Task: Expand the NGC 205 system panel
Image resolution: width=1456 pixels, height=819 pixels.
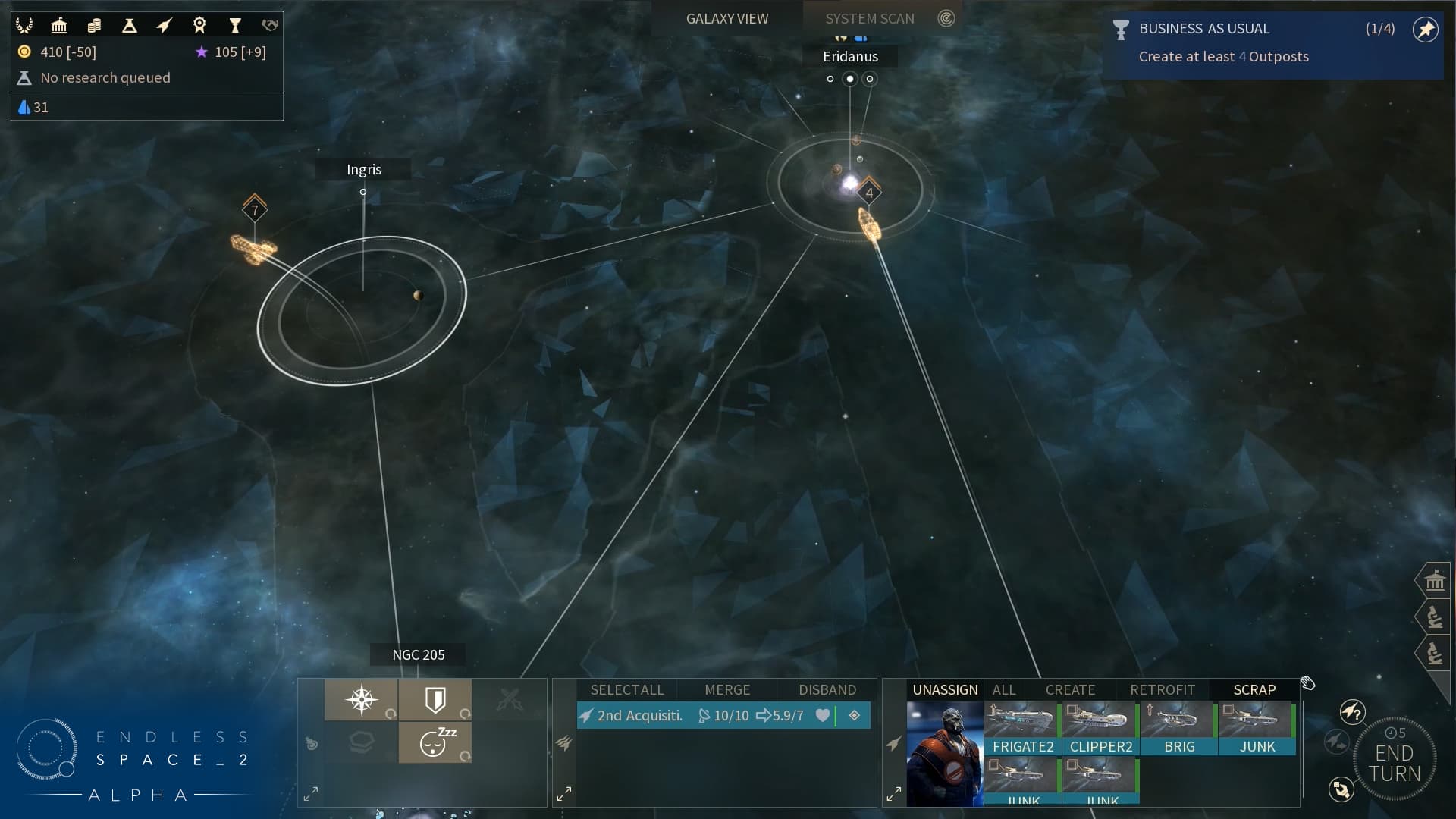Action: pos(311,793)
